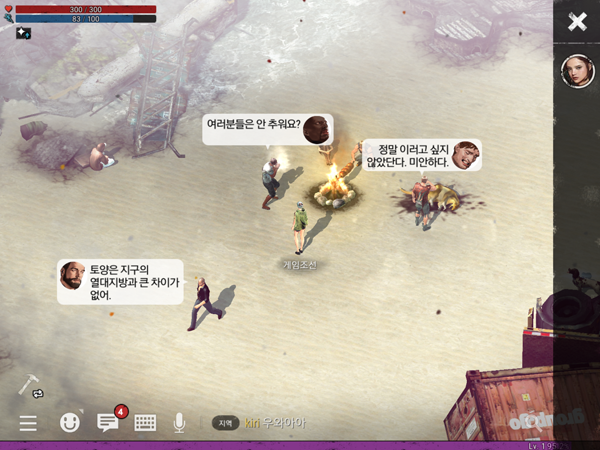Tap the sparkle buff status icon

click(23, 33)
